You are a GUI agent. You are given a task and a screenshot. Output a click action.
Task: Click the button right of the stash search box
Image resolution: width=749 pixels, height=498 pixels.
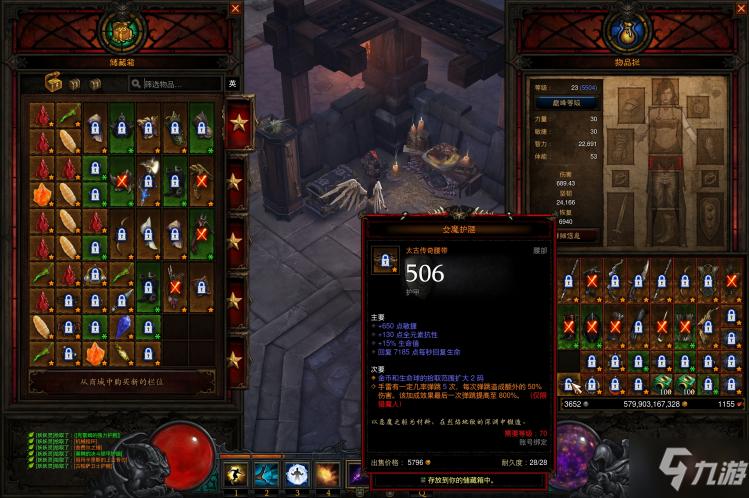pyautogui.click(x=232, y=84)
